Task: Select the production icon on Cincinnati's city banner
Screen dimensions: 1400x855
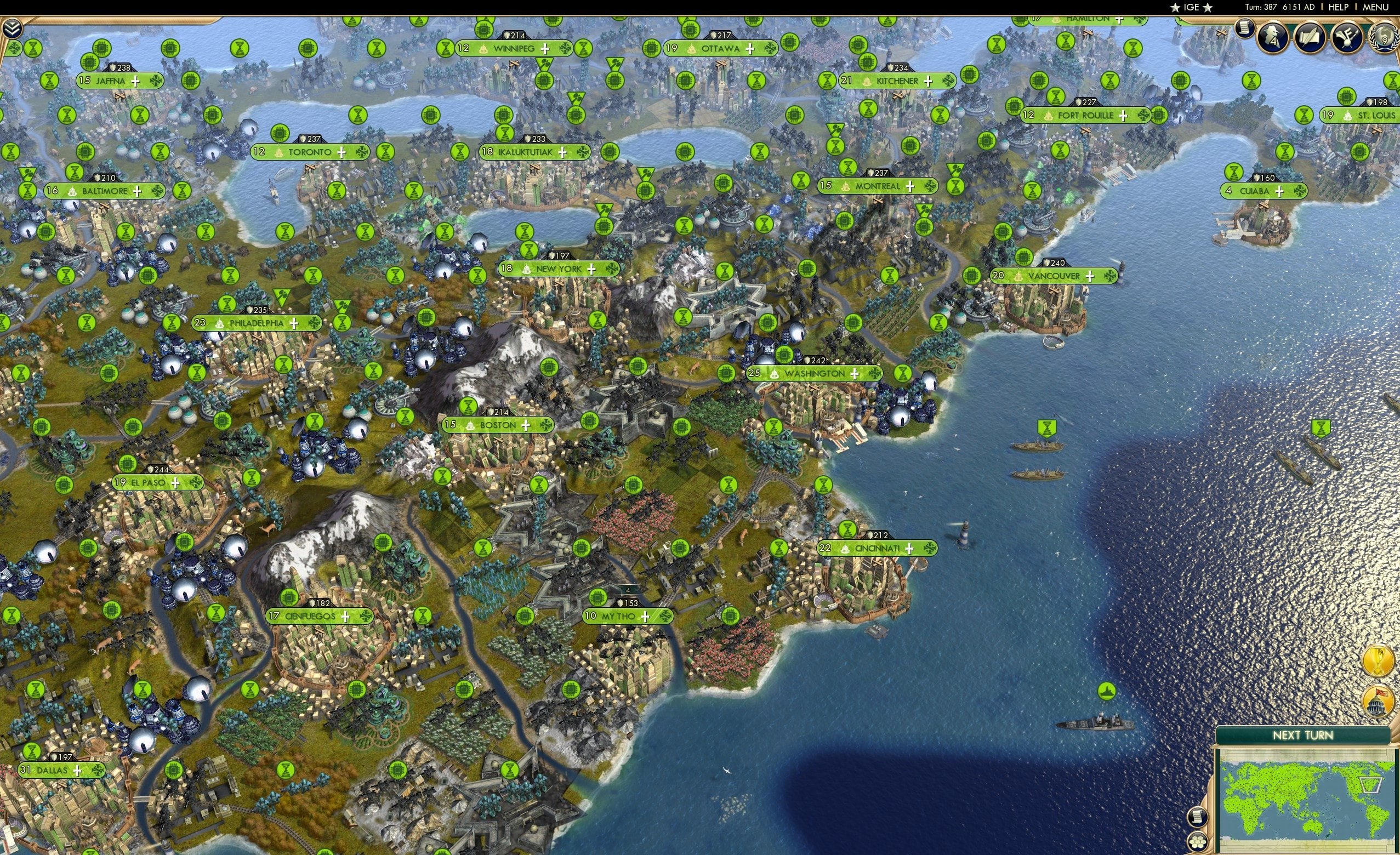Action: point(931,548)
